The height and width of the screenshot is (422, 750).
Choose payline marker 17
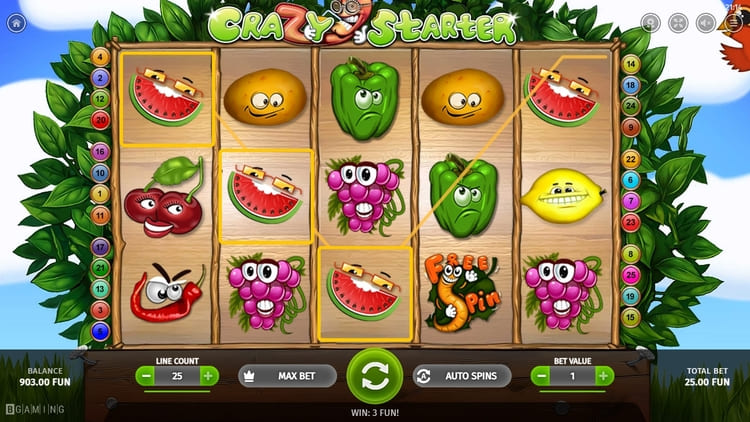(100, 246)
